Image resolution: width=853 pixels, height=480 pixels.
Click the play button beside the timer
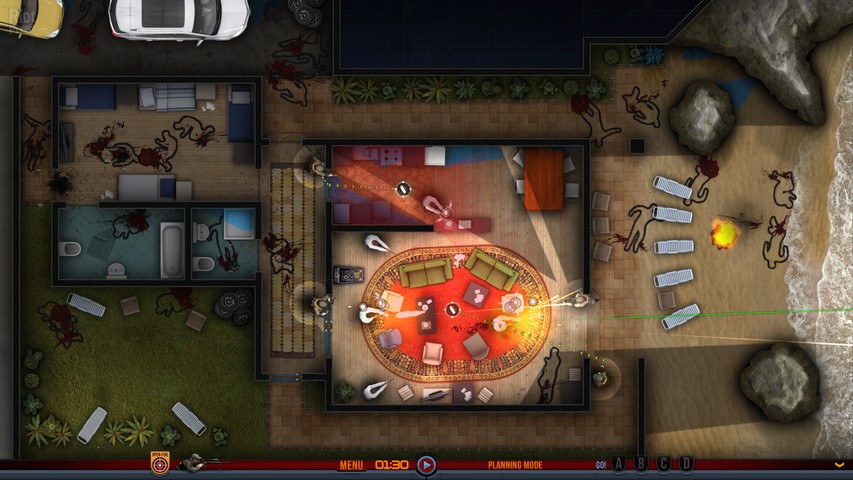pyautogui.click(x=426, y=465)
